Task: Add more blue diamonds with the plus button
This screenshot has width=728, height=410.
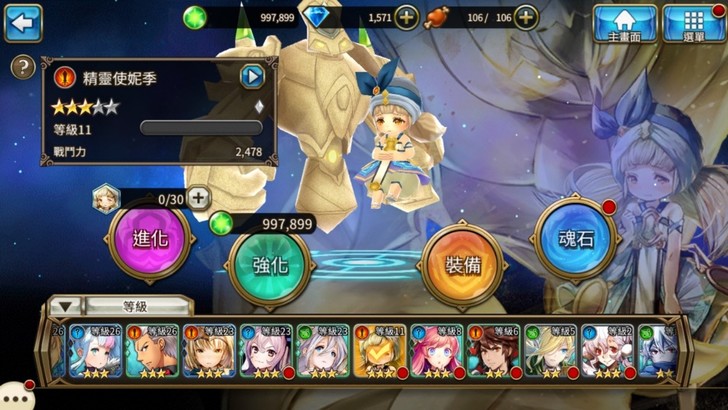Action: pyautogui.click(x=406, y=17)
